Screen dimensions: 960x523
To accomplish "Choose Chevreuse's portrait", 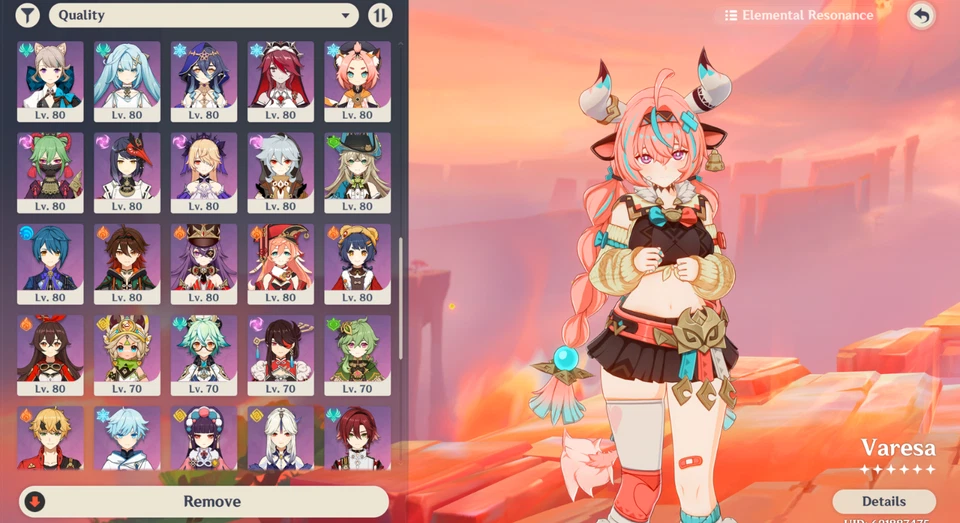I will tap(204, 262).
